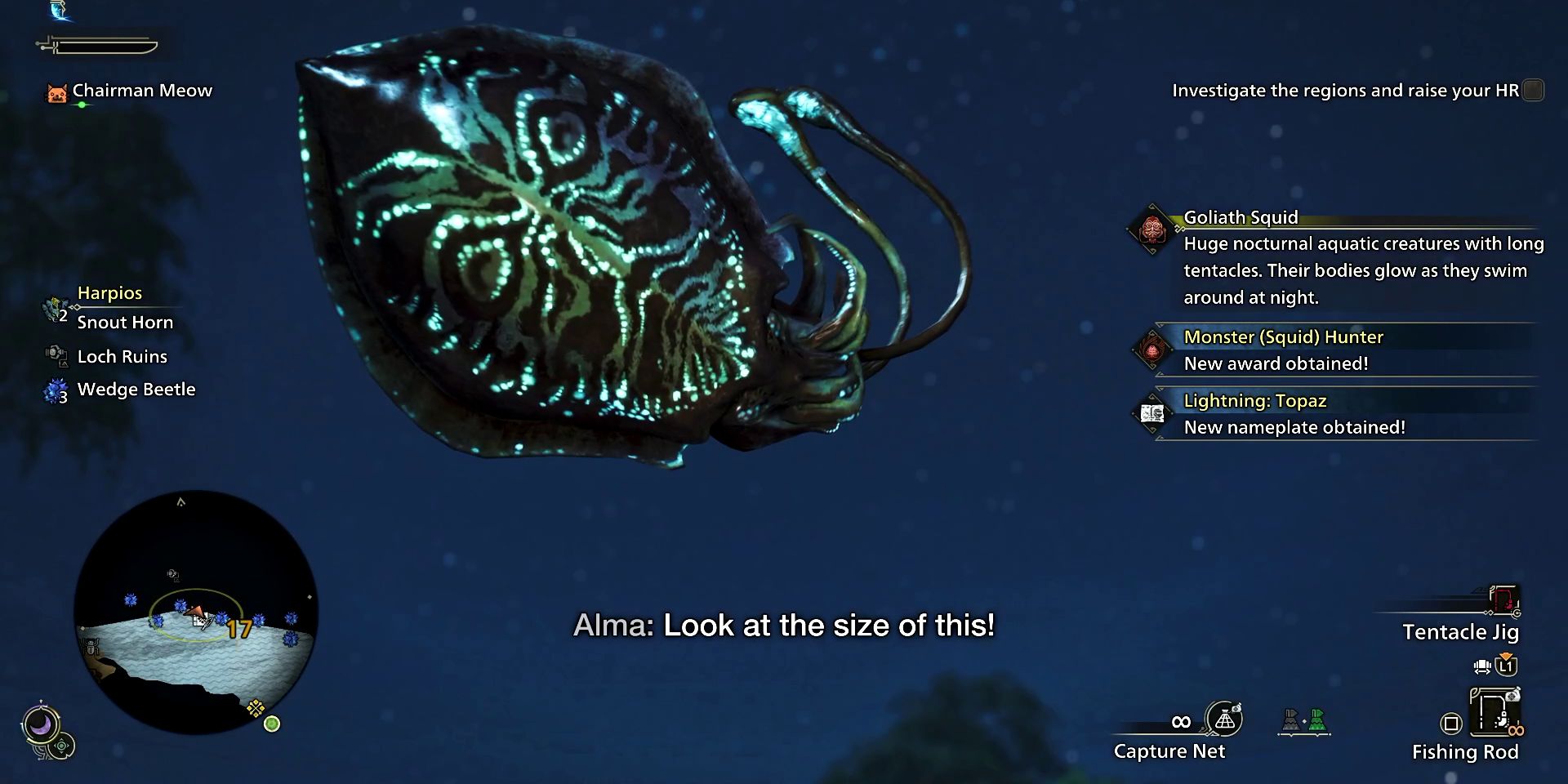The image size is (1568, 784).
Task: Click the 17 marker on the minimap
Action: click(x=238, y=630)
